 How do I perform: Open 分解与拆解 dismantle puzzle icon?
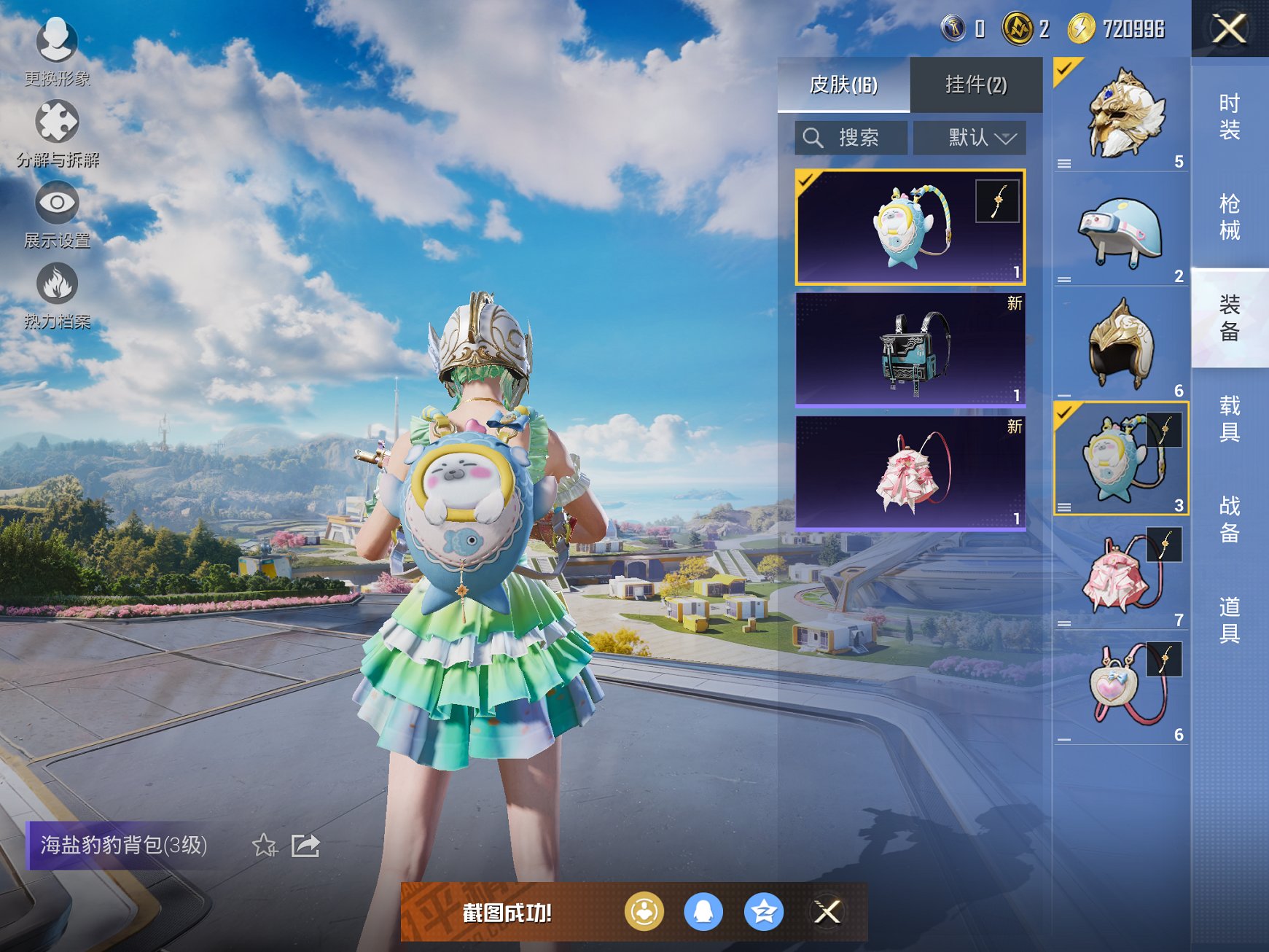[57, 124]
